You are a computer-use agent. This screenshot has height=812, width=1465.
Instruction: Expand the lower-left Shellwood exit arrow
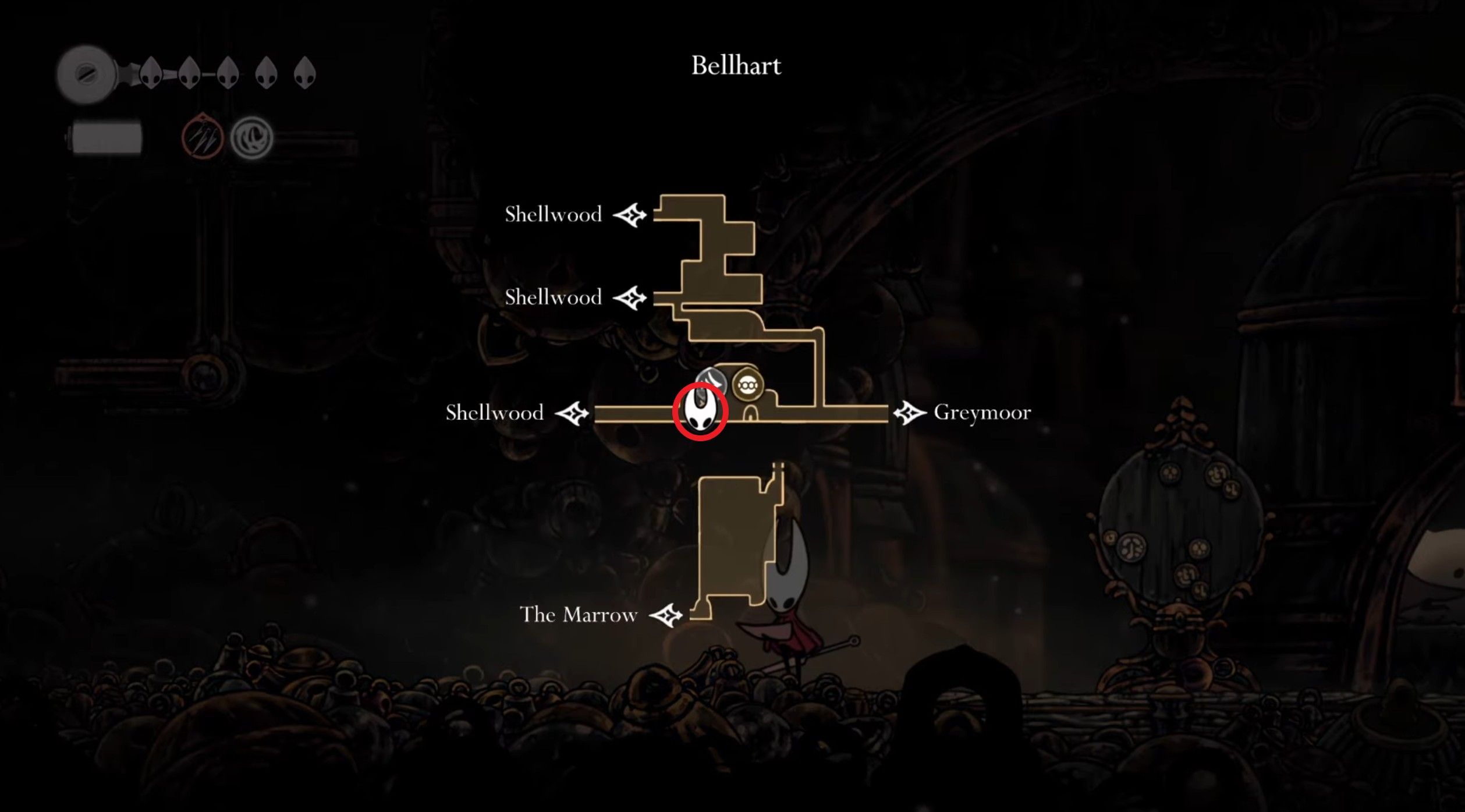[572, 413]
